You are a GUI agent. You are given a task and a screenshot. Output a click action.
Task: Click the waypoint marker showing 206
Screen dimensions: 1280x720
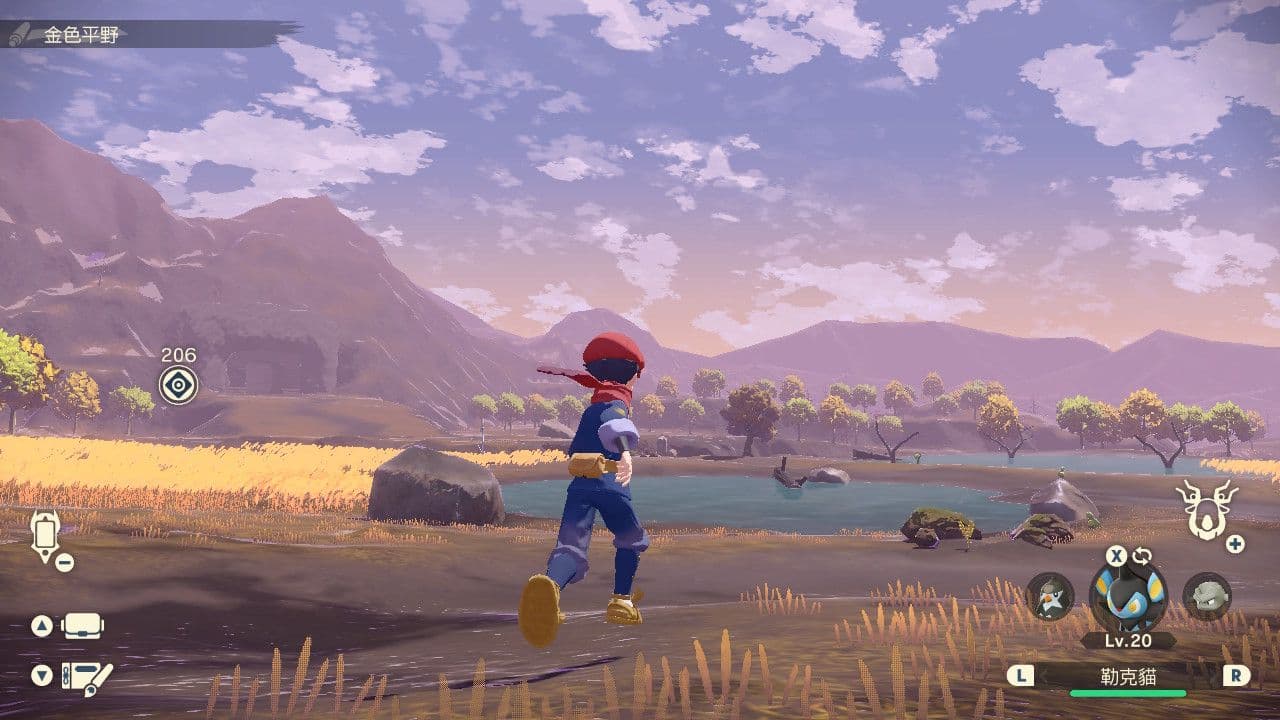(x=178, y=384)
